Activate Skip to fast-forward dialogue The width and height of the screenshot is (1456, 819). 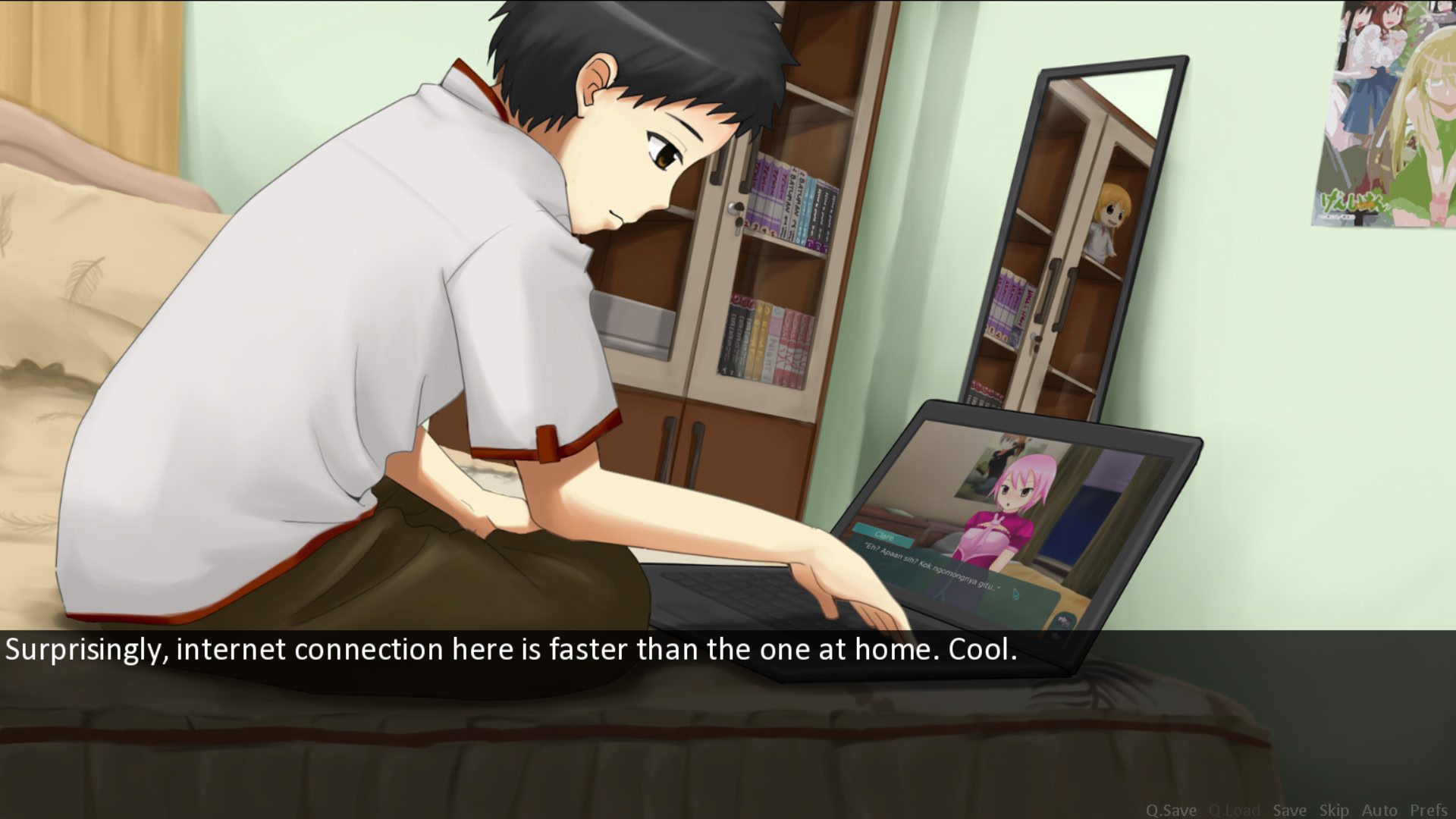[1334, 810]
